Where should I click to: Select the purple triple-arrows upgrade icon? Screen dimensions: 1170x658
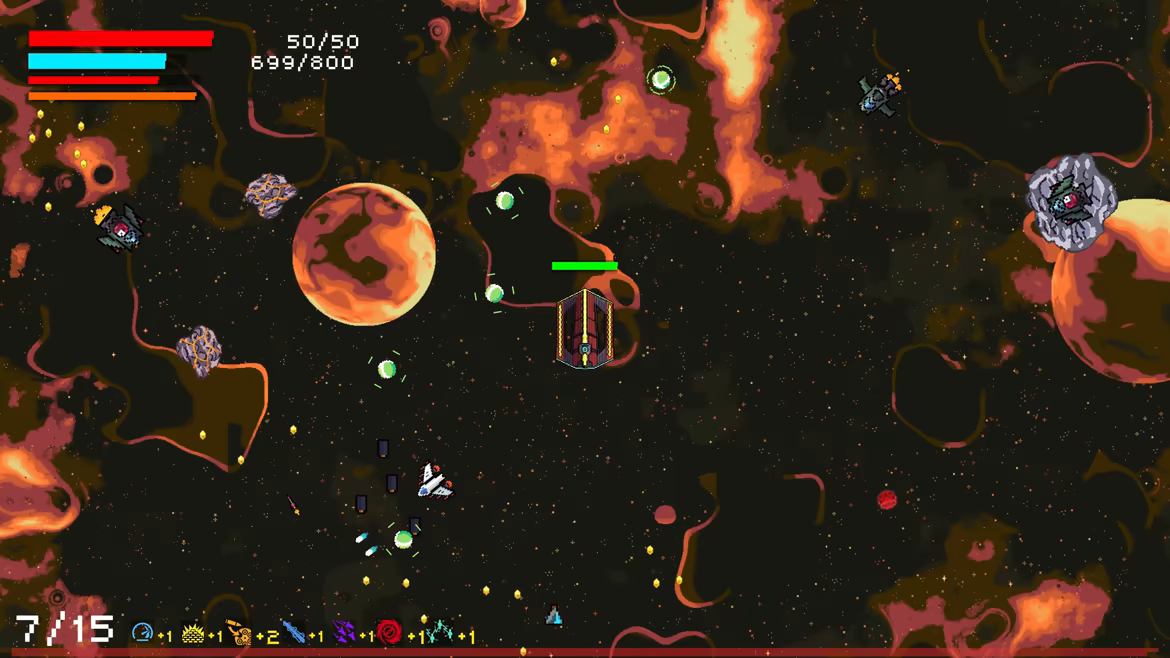pos(343,633)
